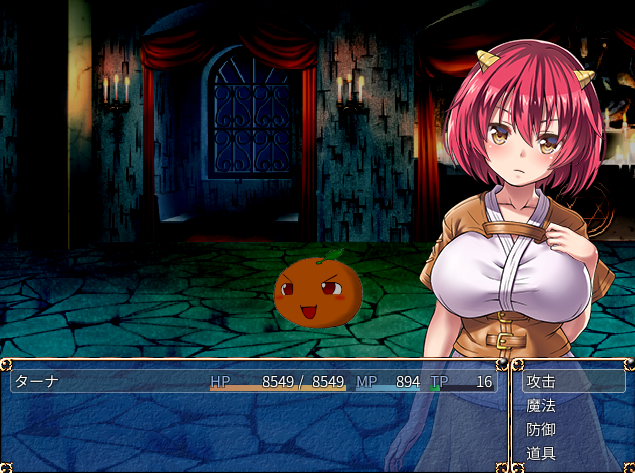635x473 pixels.
Task: Choose the 魔法 (Magic) command
Action: [x=541, y=405]
